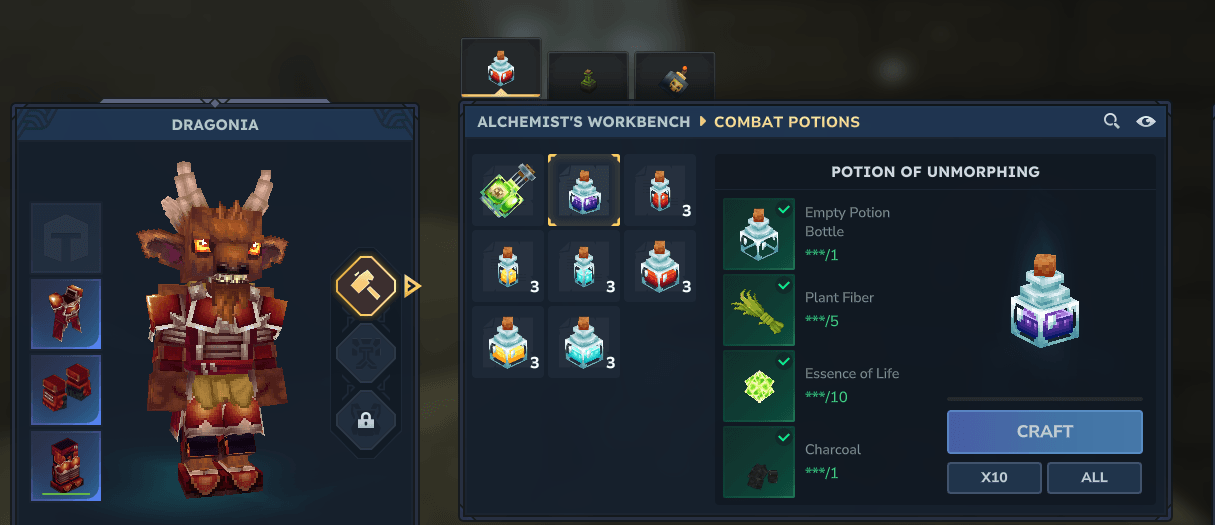Viewport: 1215px width, 525px height.
Task: Toggle the eye visibility icon
Action: coord(1146,121)
